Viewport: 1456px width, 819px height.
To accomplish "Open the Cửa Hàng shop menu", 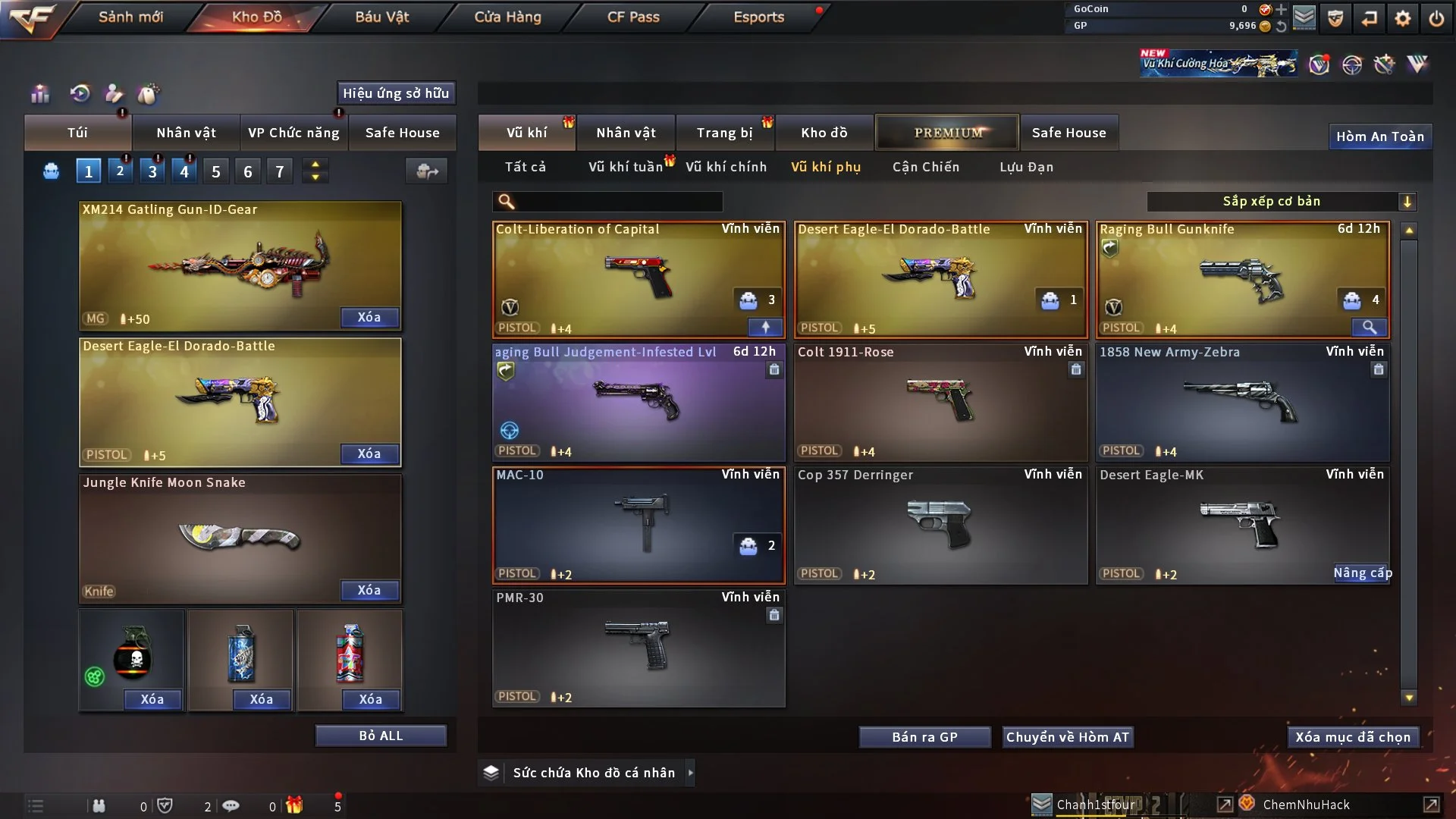I will point(507,17).
